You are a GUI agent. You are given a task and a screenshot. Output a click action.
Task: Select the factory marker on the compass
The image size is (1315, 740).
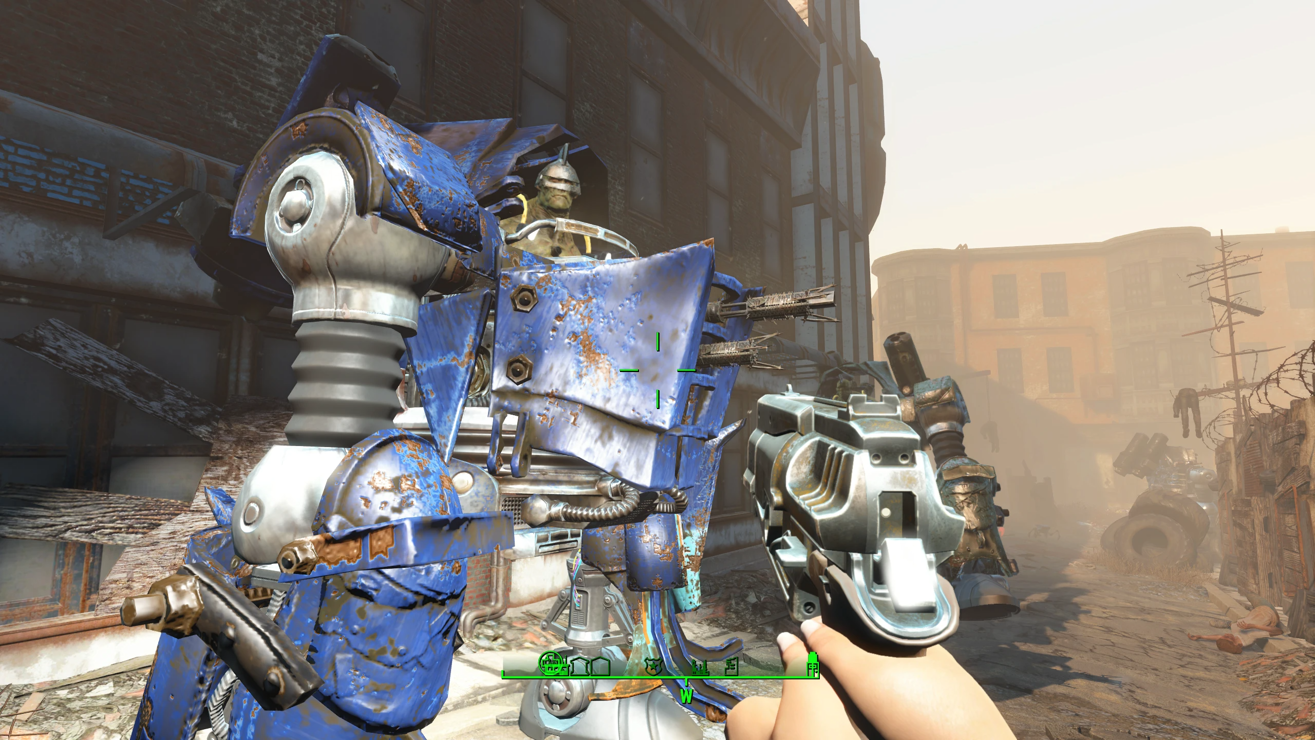coord(699,666)
